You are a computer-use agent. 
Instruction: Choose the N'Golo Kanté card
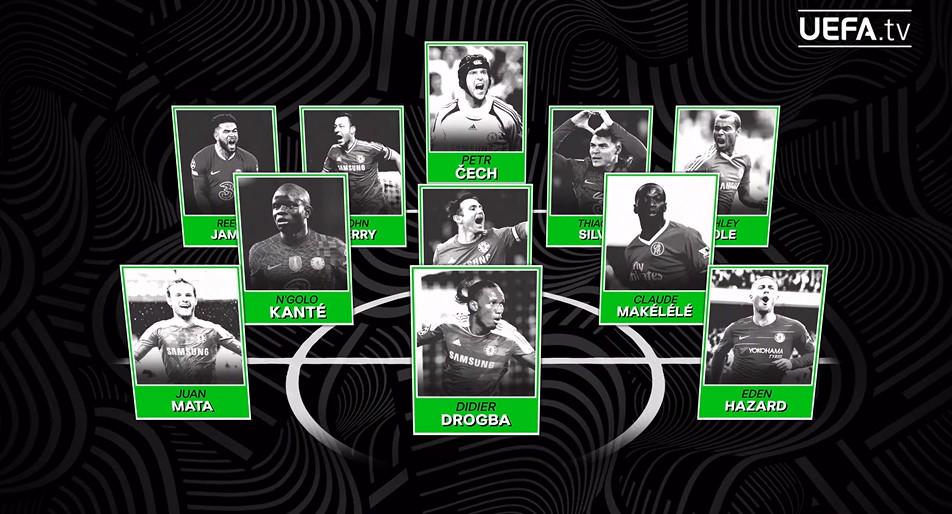291,248
